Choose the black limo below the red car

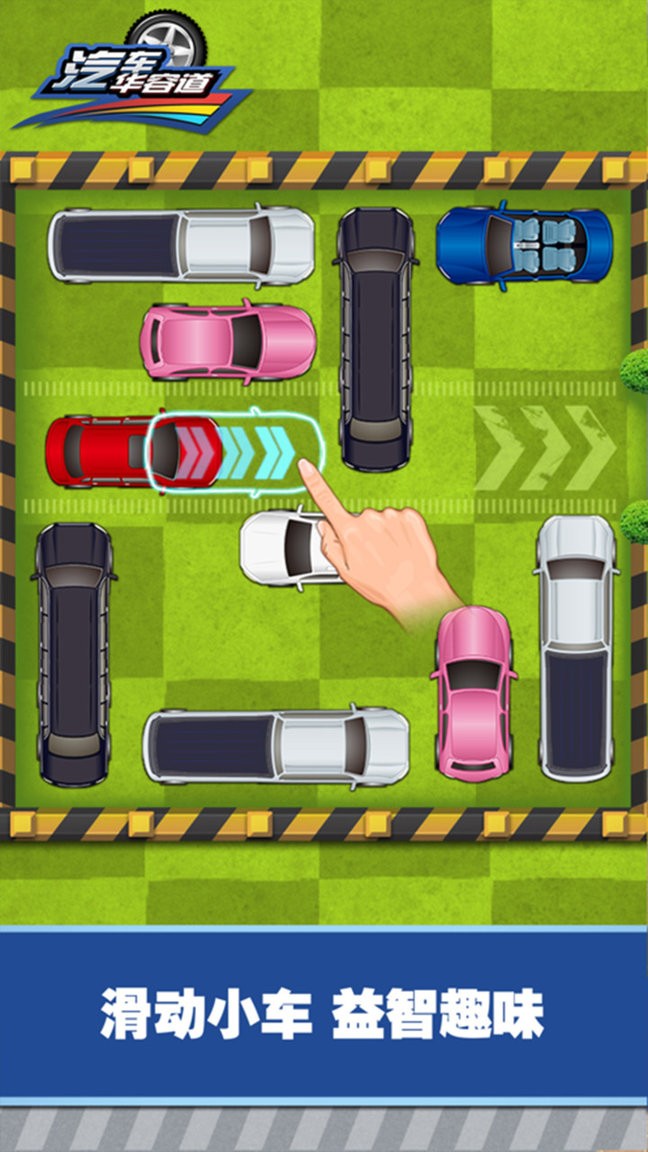pos(74,654)
